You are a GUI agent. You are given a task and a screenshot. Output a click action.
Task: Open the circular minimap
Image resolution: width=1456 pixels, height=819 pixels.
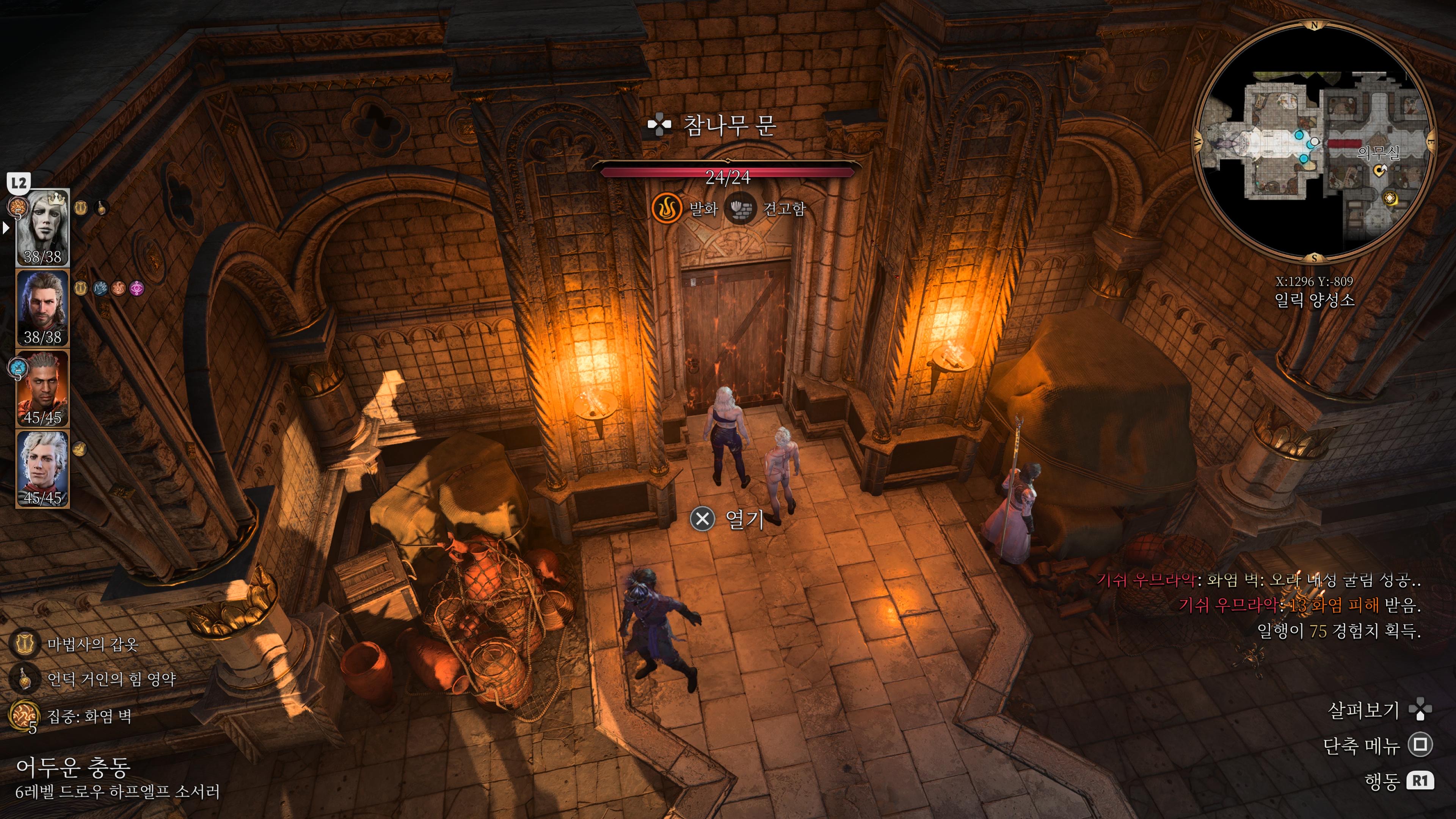point(1313,141)
